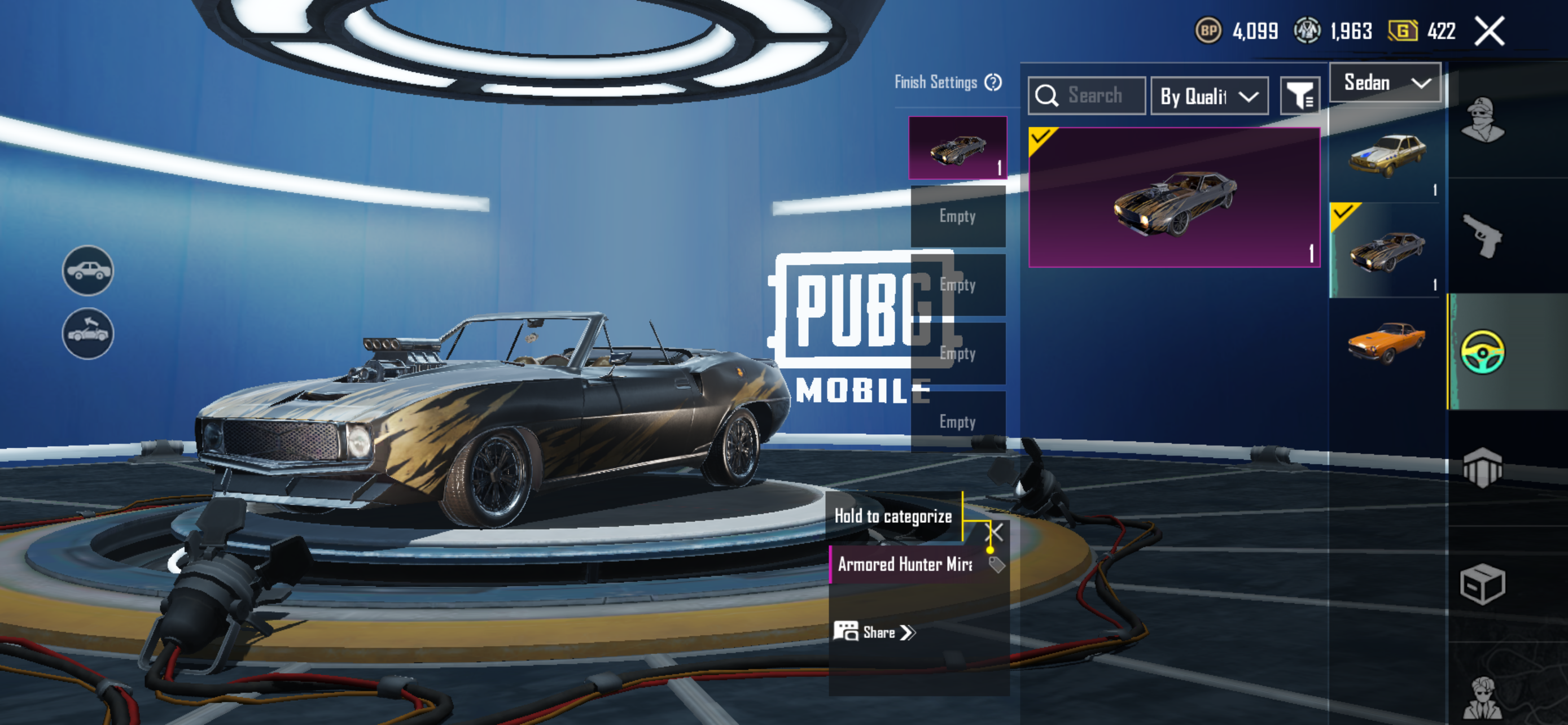The width and height of the screenshot is (1568, 725).
Task: Open the hexagon emblem tab
Action: pyautogui.click(x=1482, y=468)
